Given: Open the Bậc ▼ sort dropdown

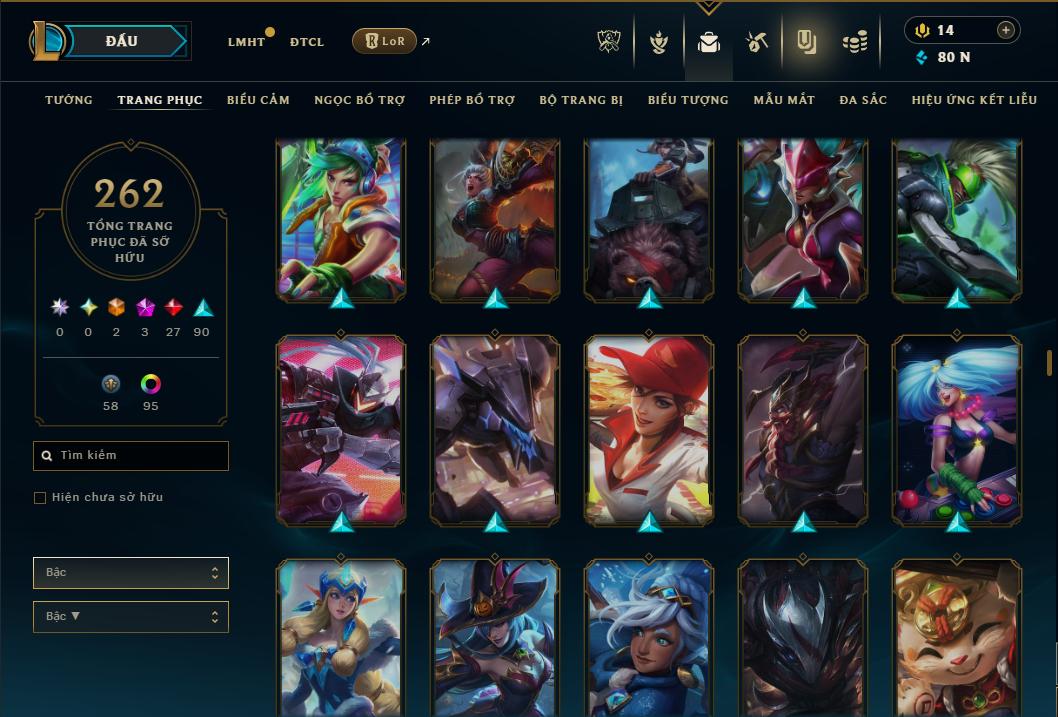Looking at the screenshot, I should 131,616.
